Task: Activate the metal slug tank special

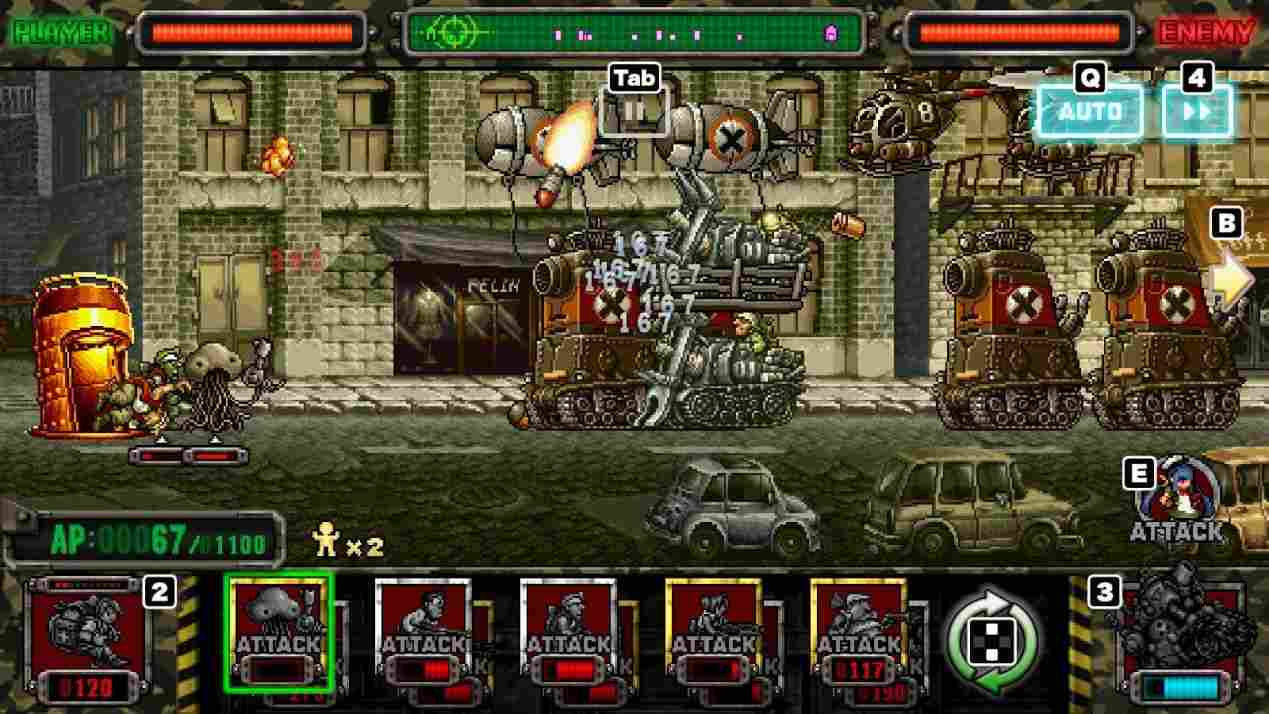Action: click(x=1184, y=632)
